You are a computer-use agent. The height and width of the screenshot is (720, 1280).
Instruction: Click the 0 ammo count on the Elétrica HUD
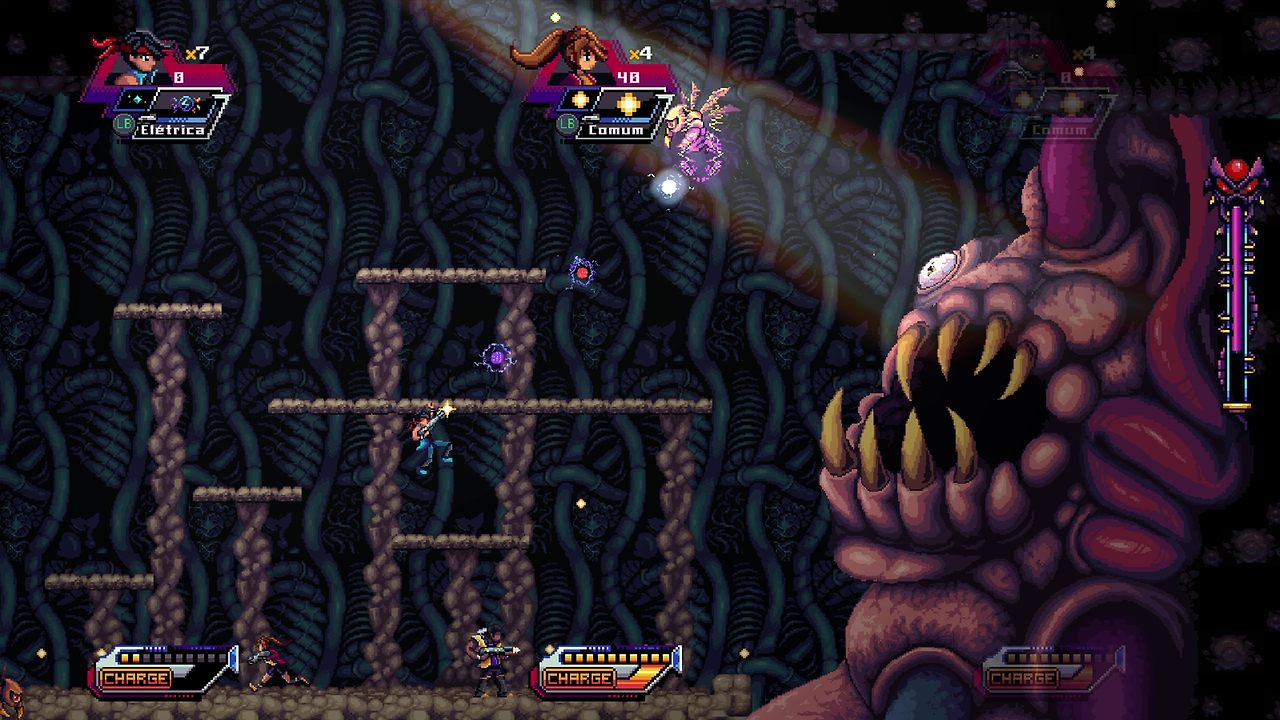178,76
